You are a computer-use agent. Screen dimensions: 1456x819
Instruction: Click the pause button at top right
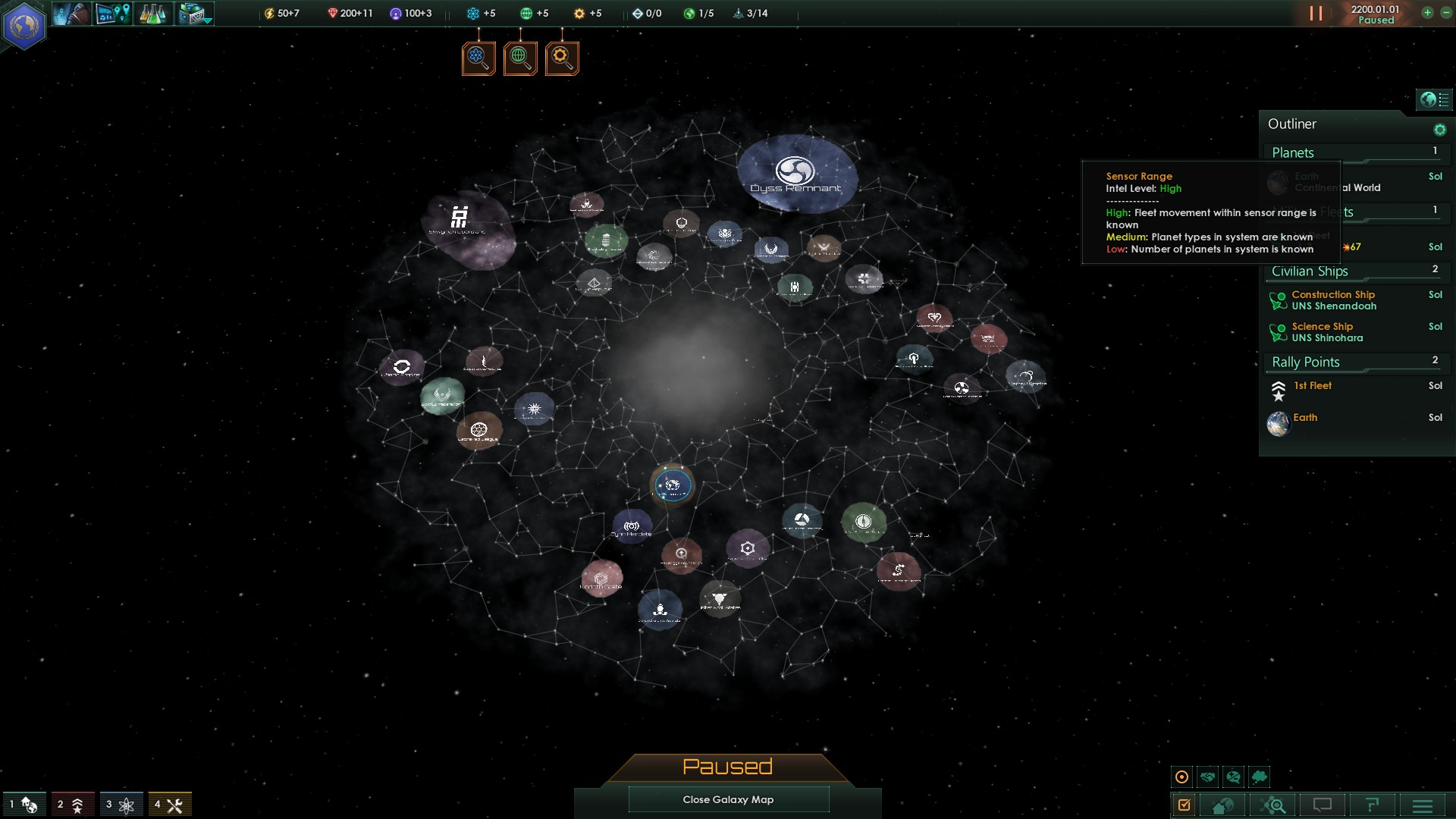(x=1317, y=12)
